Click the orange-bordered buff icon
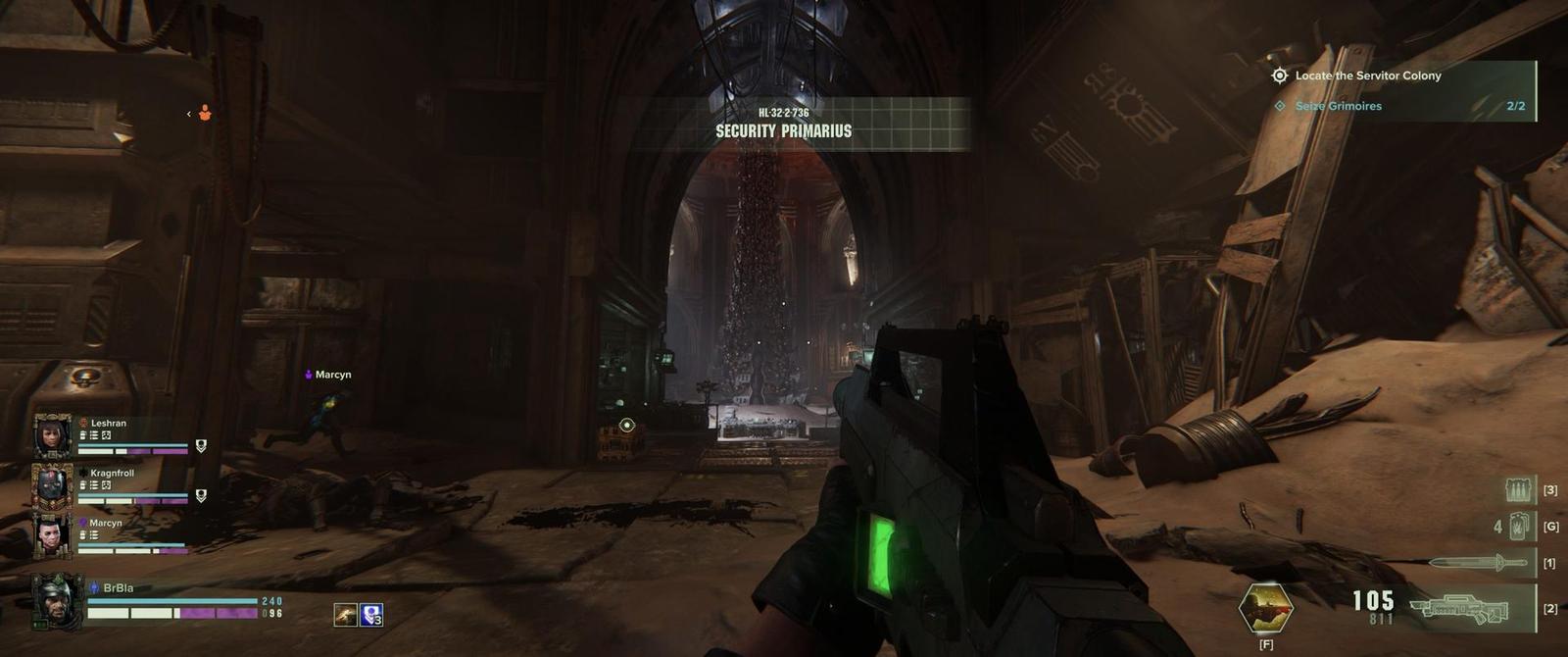 coord(345,615)
